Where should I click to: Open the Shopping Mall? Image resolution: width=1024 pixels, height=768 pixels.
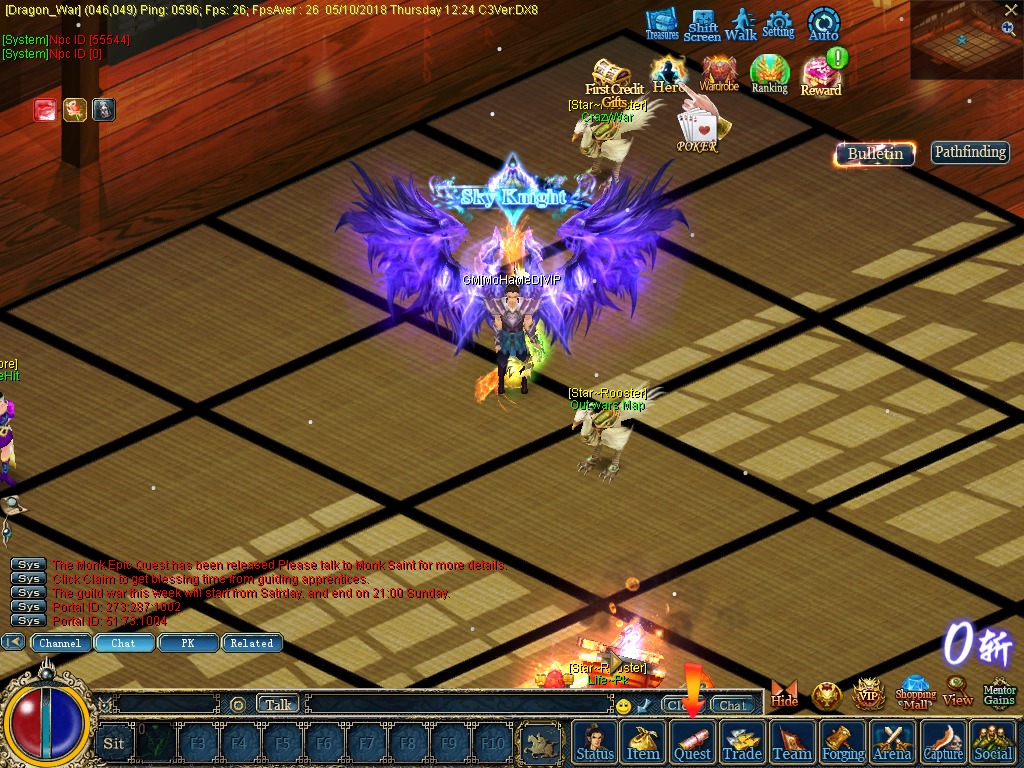pos(915,692)
